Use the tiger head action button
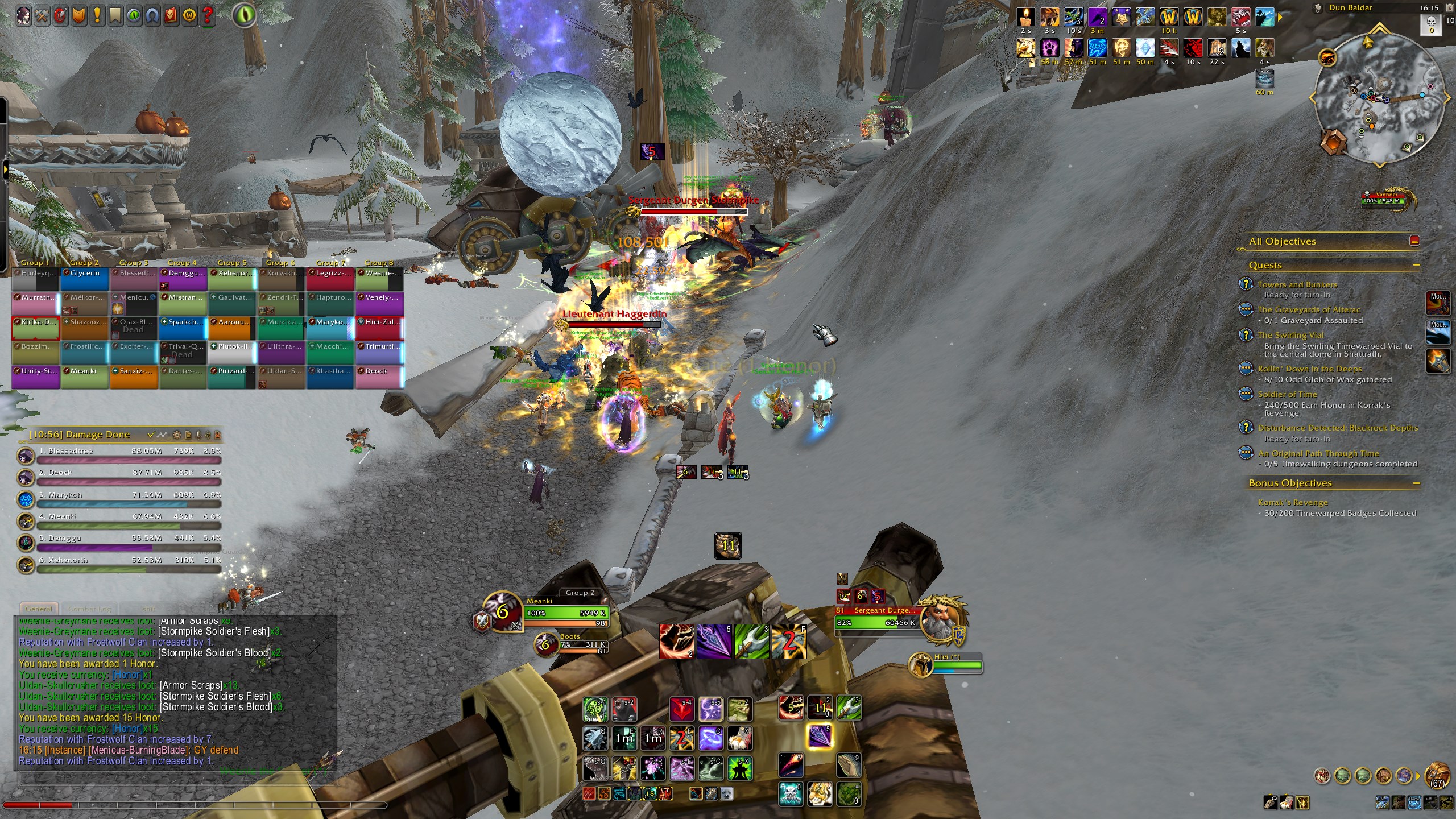 [x=820, y=794]
